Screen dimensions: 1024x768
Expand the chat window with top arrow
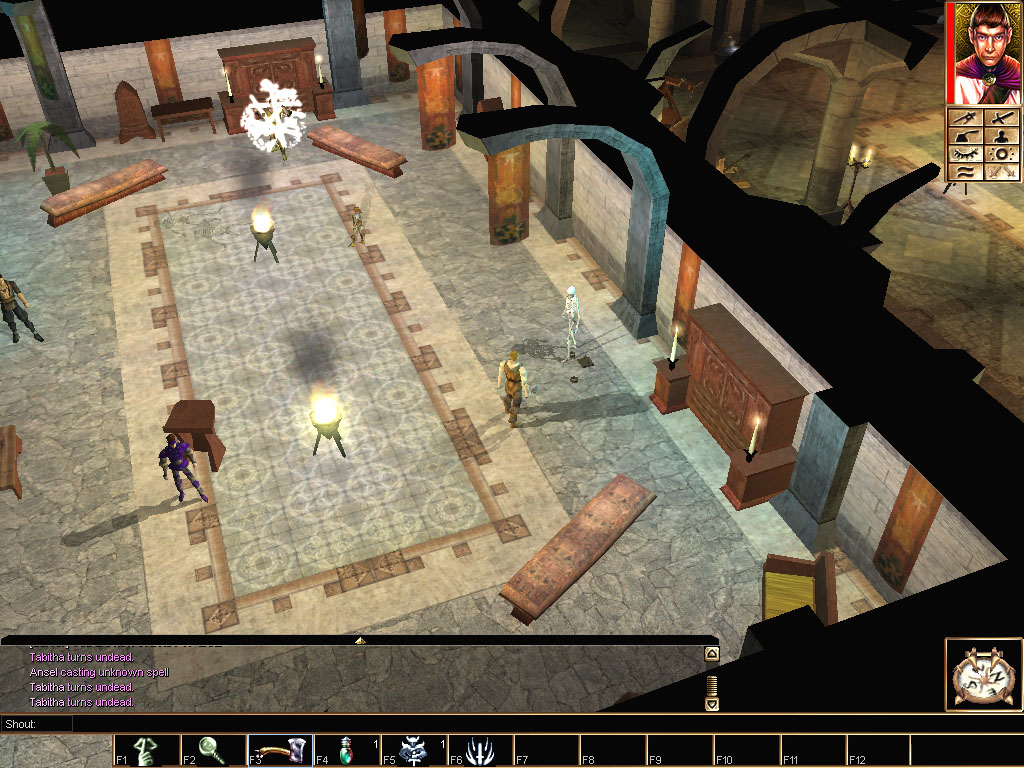[360, 639]
